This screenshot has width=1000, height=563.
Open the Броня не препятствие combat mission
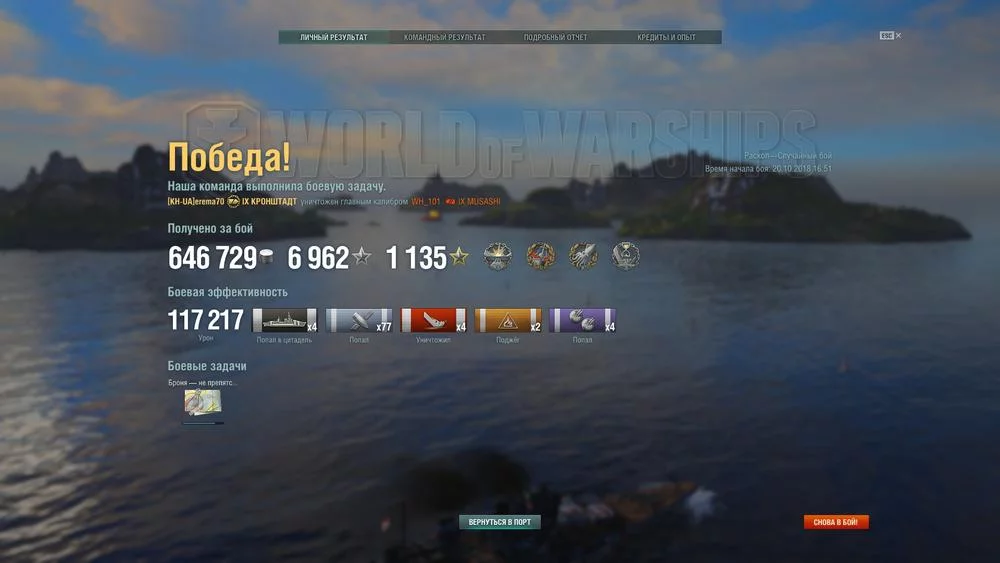tap(203, 402)
